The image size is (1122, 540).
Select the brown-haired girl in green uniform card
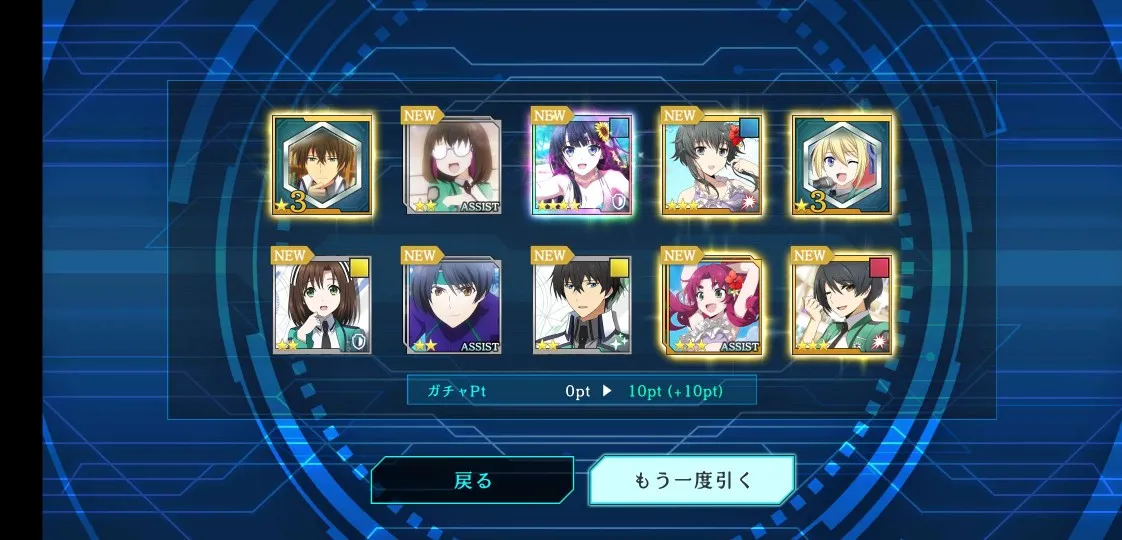point(322,305)
